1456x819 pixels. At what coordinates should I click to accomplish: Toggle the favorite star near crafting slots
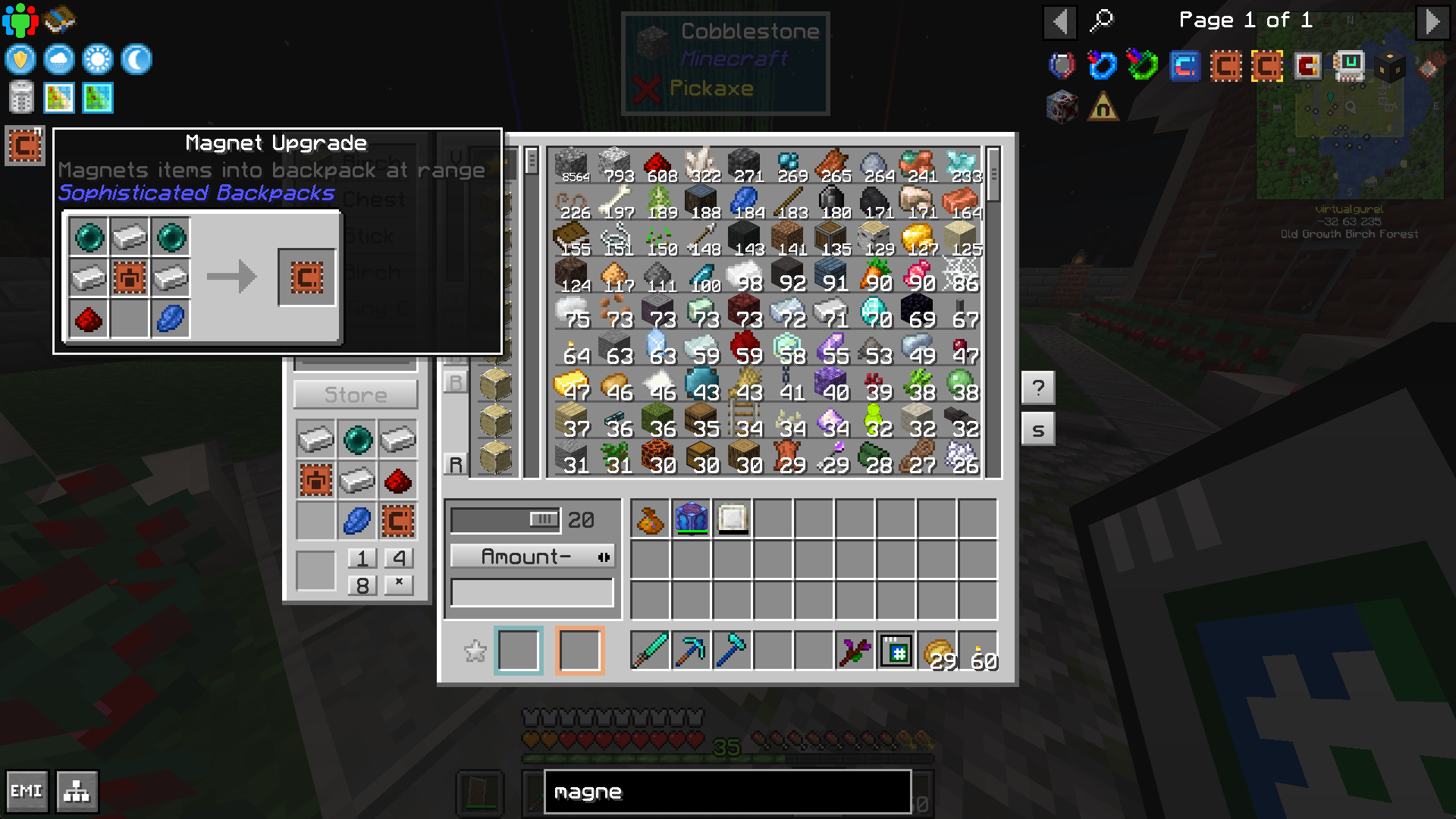[476, 651]
